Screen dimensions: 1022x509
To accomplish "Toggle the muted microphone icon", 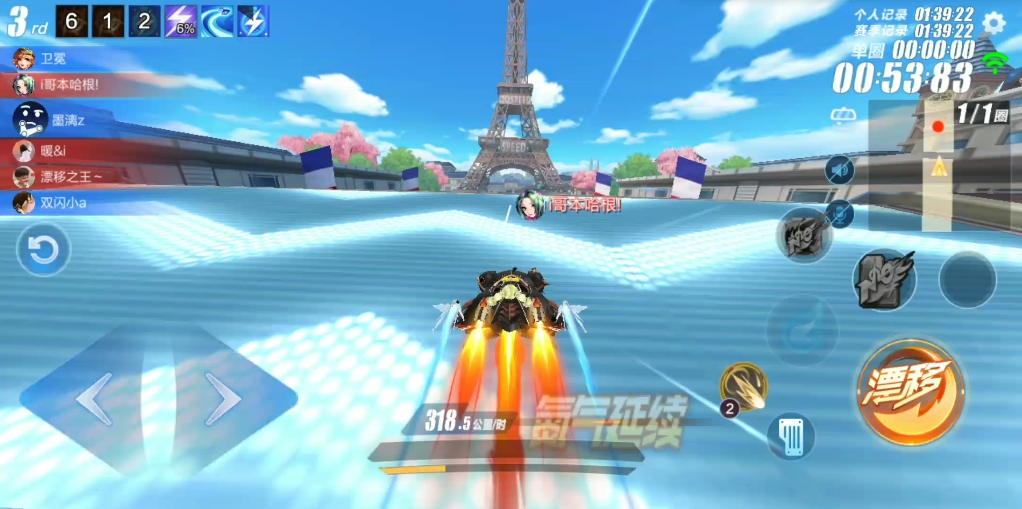I will coord(840,212).
